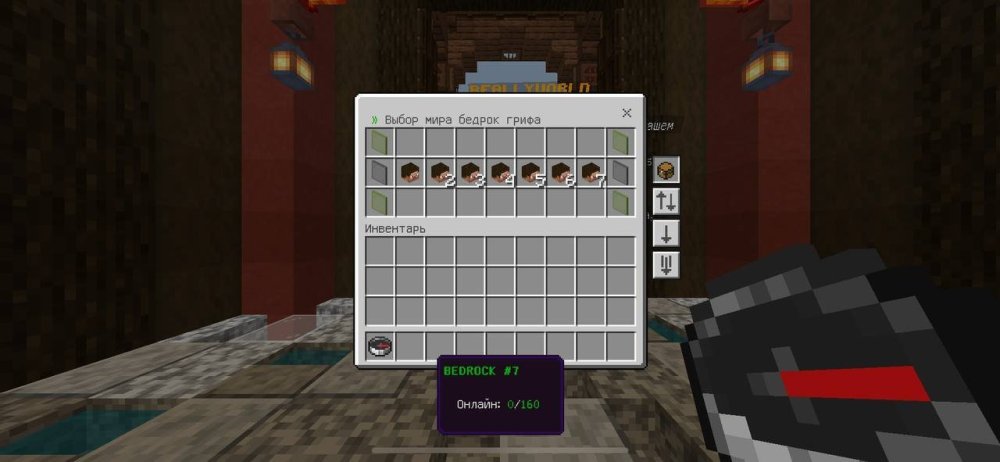Image resolution: width=1000 pixels, height=462 pixels.
Task: Click the chest icon side button
Action: click(666, 170)
